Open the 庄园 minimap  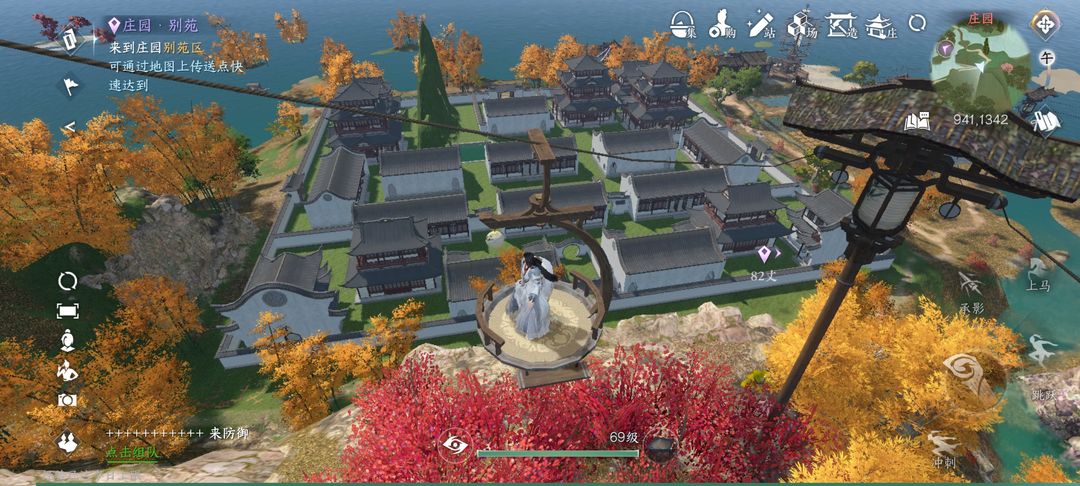[980, 65]
